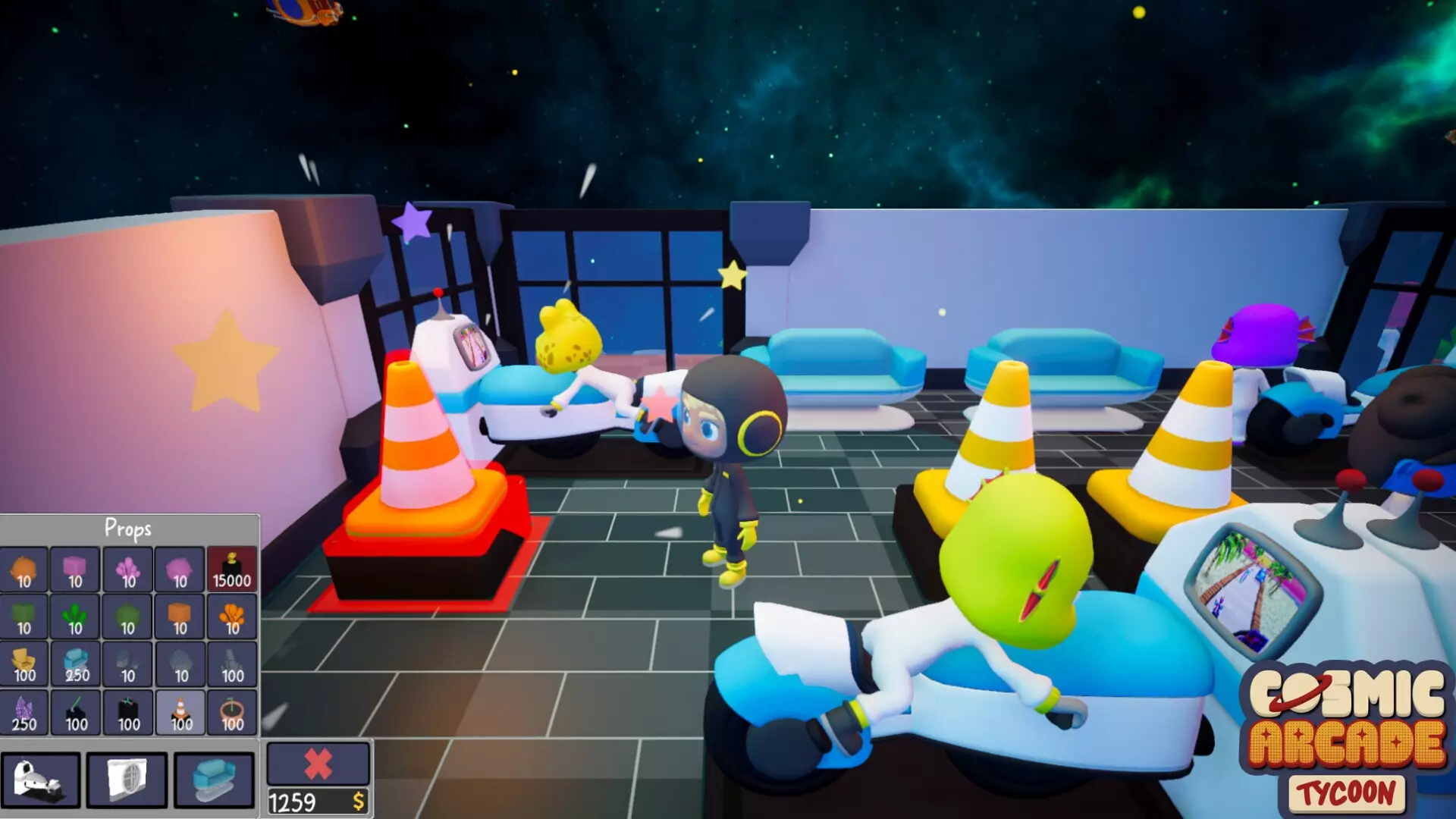Image resolution: width=1456 pixels, height=819 pixels.
Task: Pick the potted plant prop costing 100
Action: click(x=231, y=714)
